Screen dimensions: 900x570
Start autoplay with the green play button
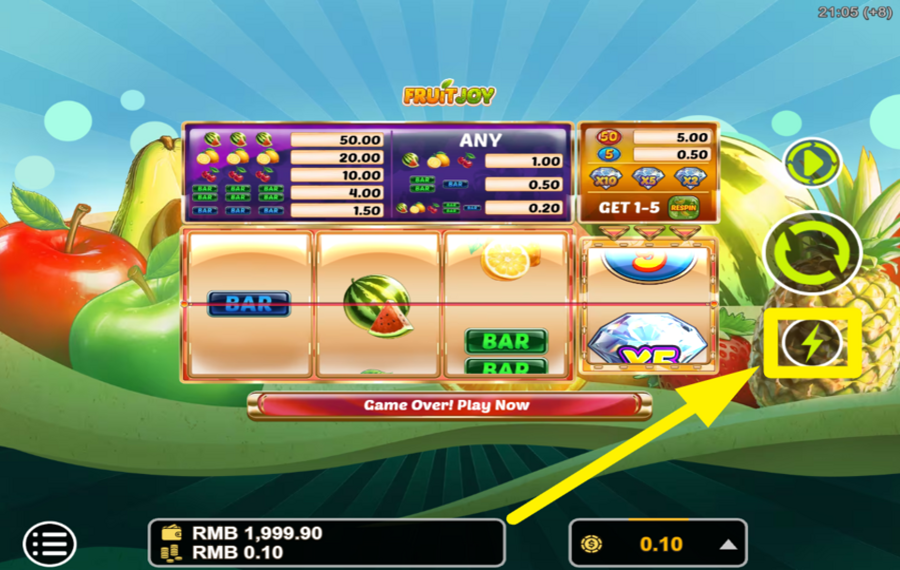812,164
